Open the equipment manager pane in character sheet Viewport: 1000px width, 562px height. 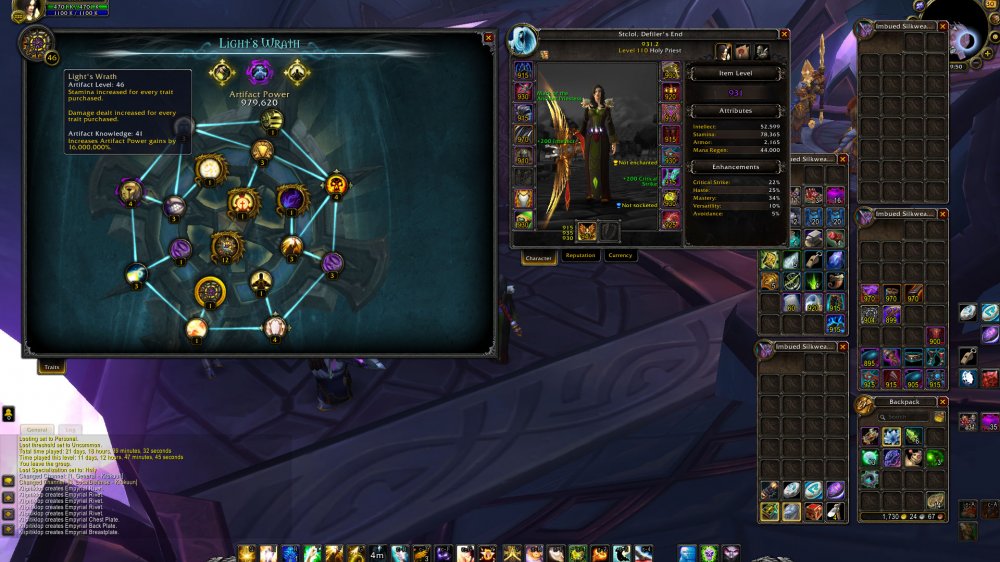coord(762,52)
